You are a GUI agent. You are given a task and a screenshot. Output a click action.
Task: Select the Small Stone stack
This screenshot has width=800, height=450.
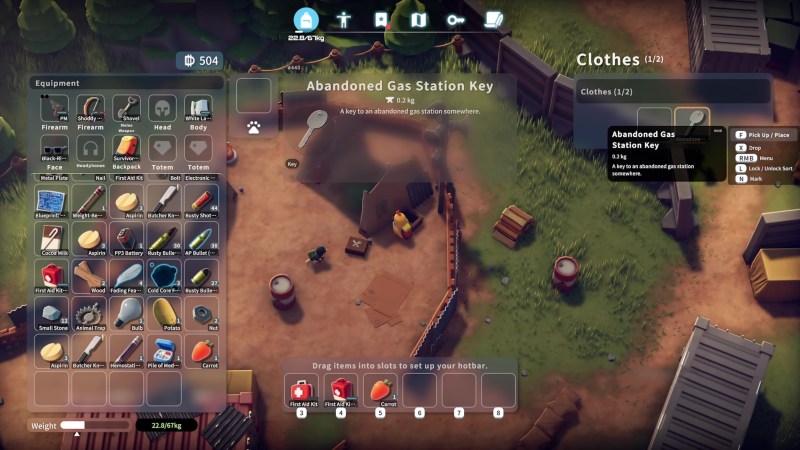[51, 313]
